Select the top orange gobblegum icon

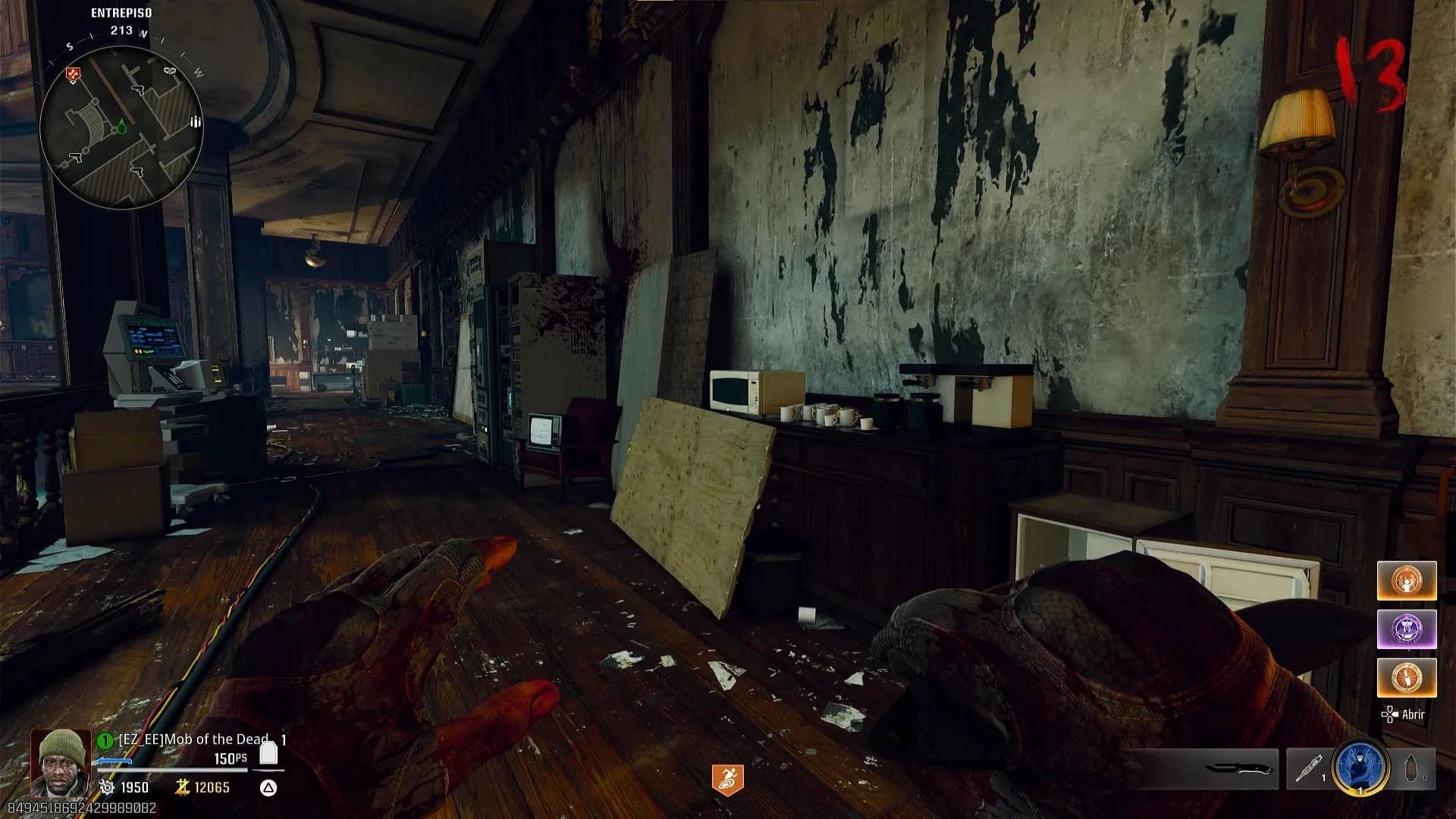(x=1407, y=581)
